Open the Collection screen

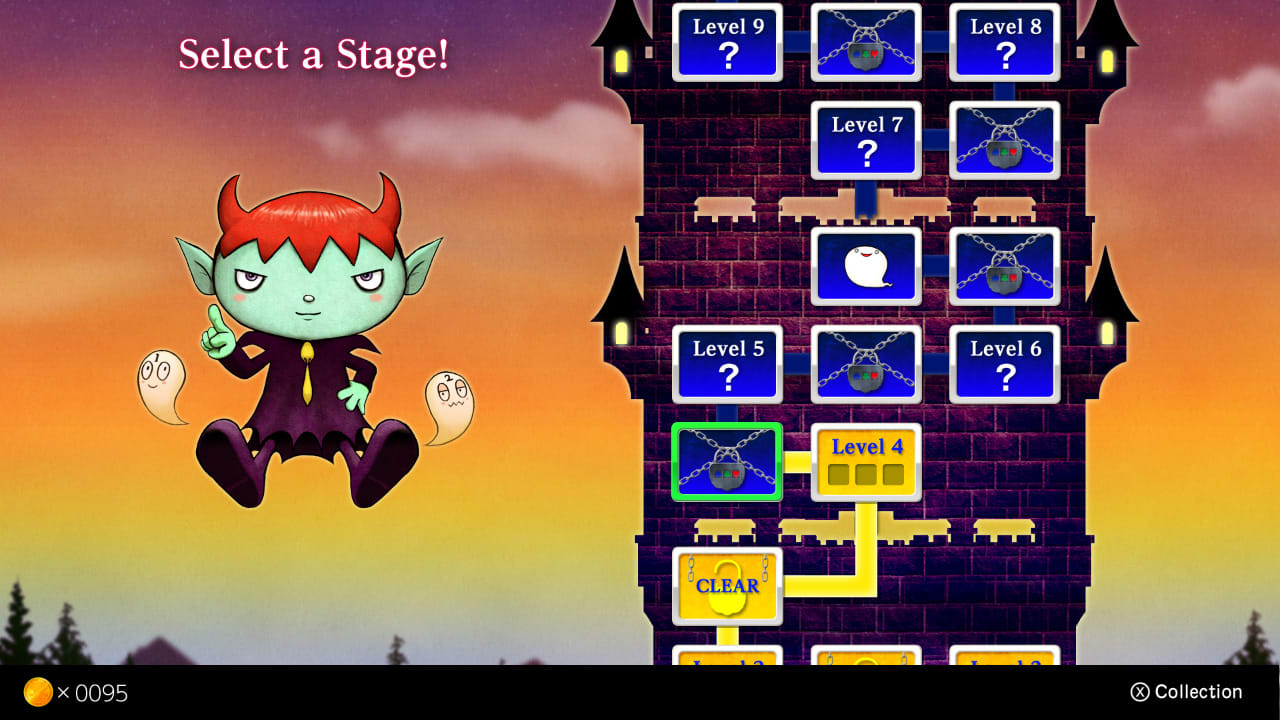[x=1187, y=691]
